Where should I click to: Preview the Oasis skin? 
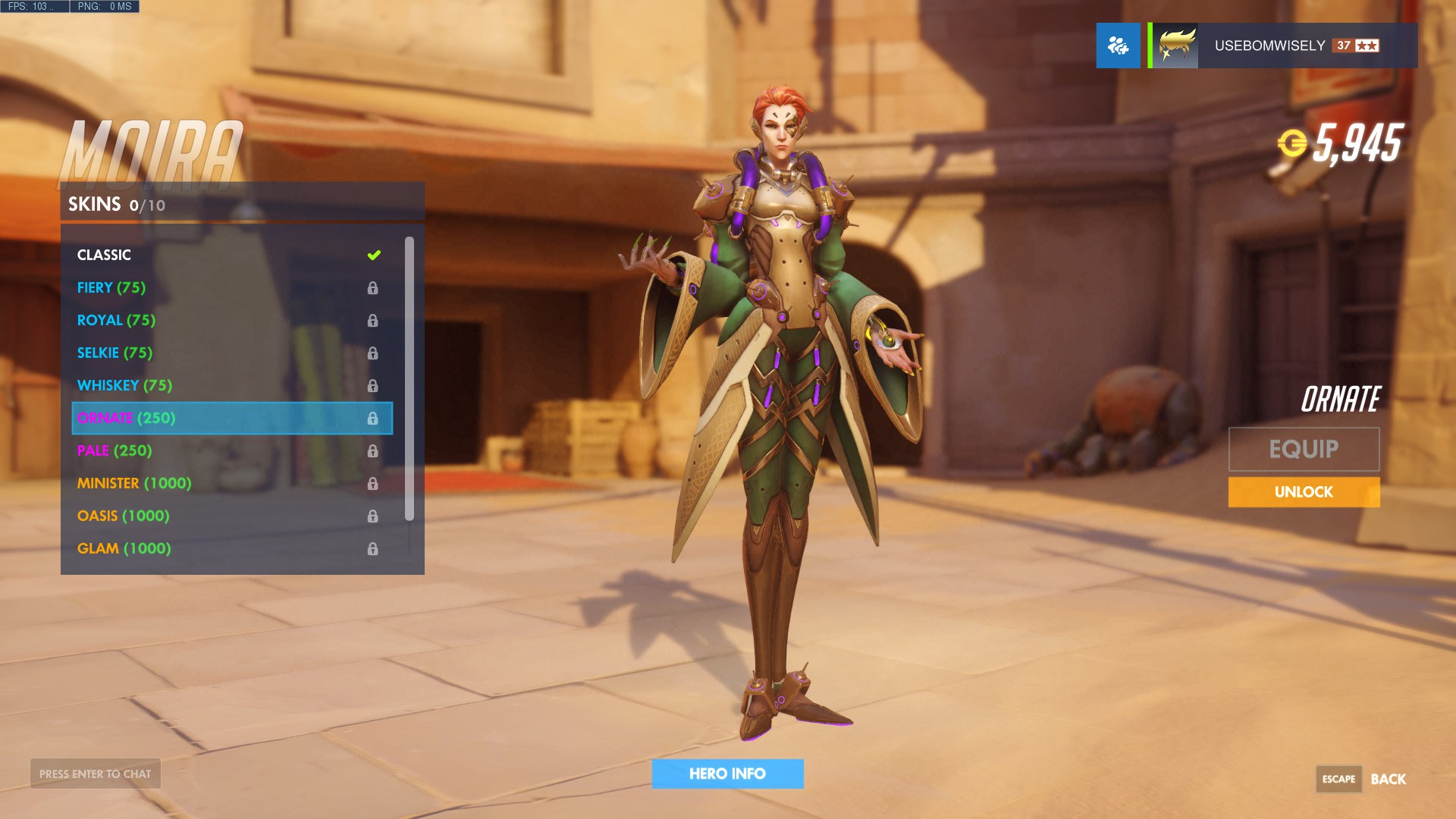pyautogui.click(x=227, y=516)
